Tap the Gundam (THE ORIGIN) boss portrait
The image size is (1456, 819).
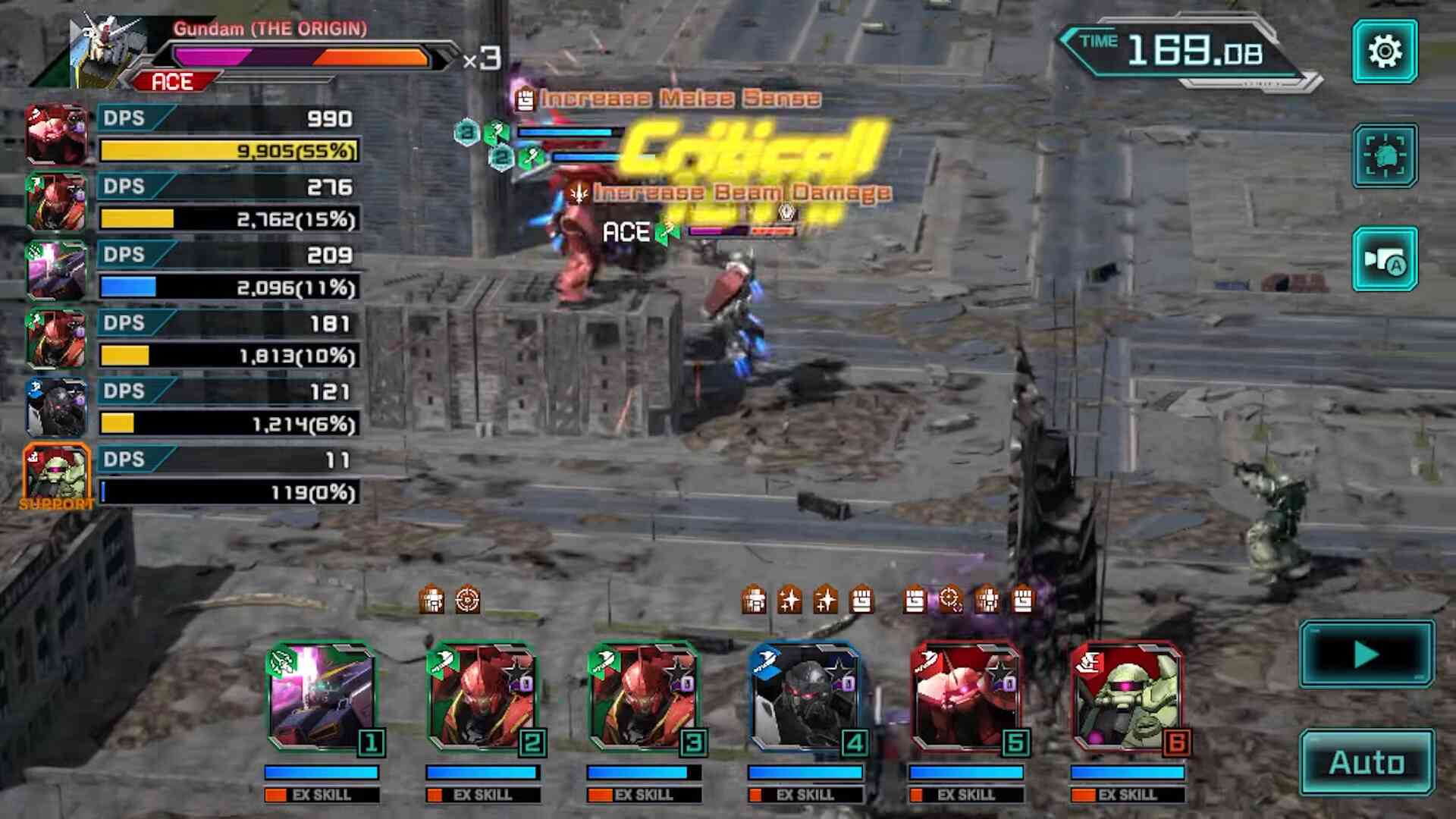(x=106, y=49)
